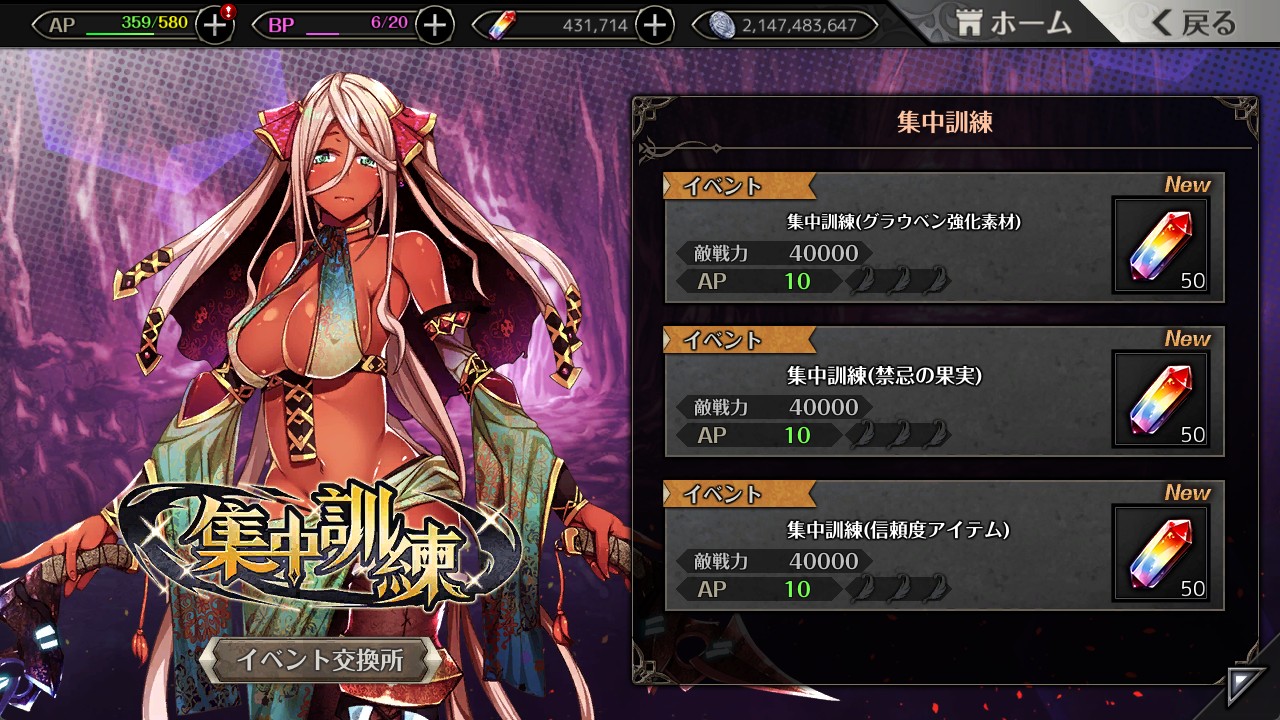This screenshot has width=1280, height=720.
Task: Go to the ホーム home screen
Action: [1014, 24]
